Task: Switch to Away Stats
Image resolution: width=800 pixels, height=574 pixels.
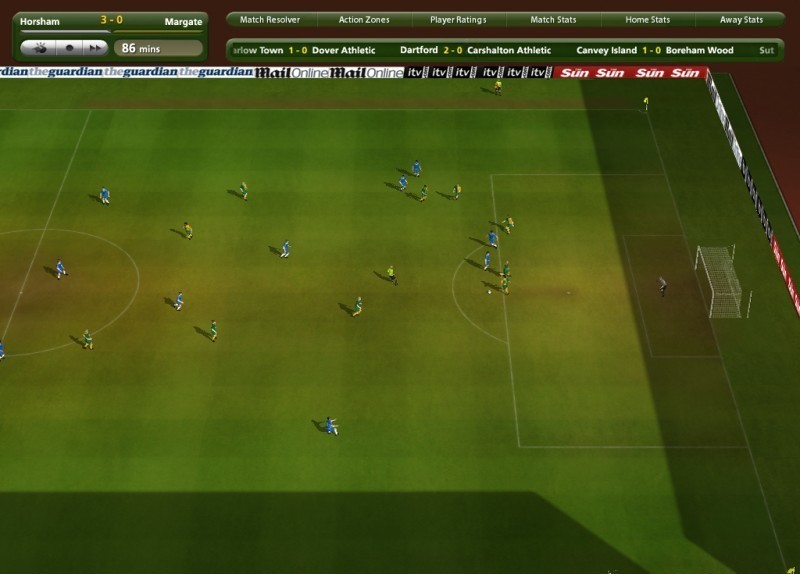Action: pos(741,20)
